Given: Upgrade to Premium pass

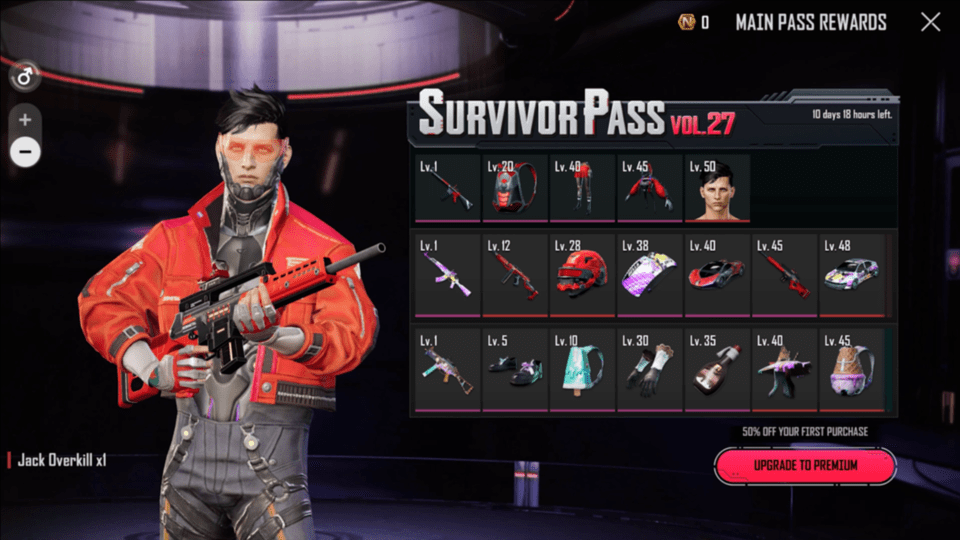Looking at the screenshot, I should tap(805, 466).
